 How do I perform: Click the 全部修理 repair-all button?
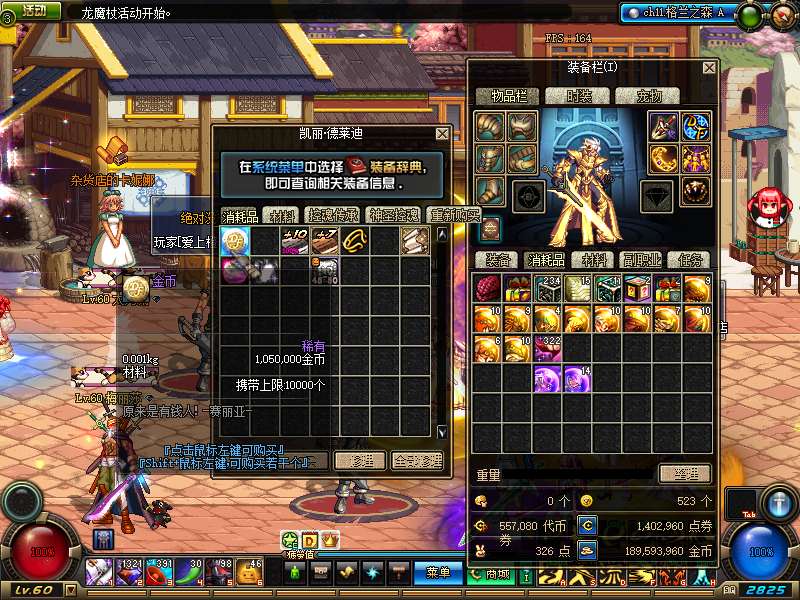coord(417,461)
